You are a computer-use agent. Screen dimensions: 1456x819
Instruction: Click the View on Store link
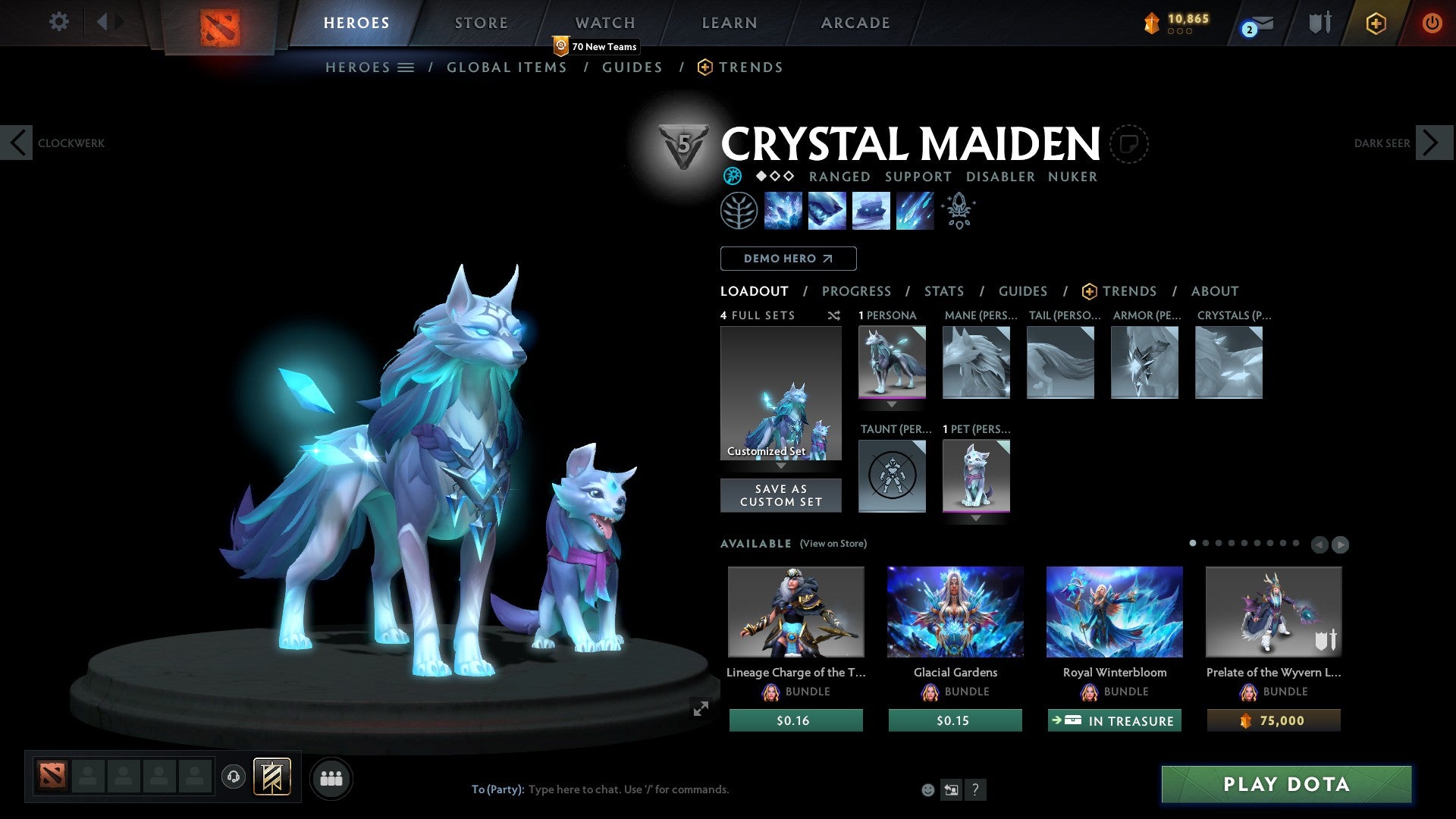834,544
